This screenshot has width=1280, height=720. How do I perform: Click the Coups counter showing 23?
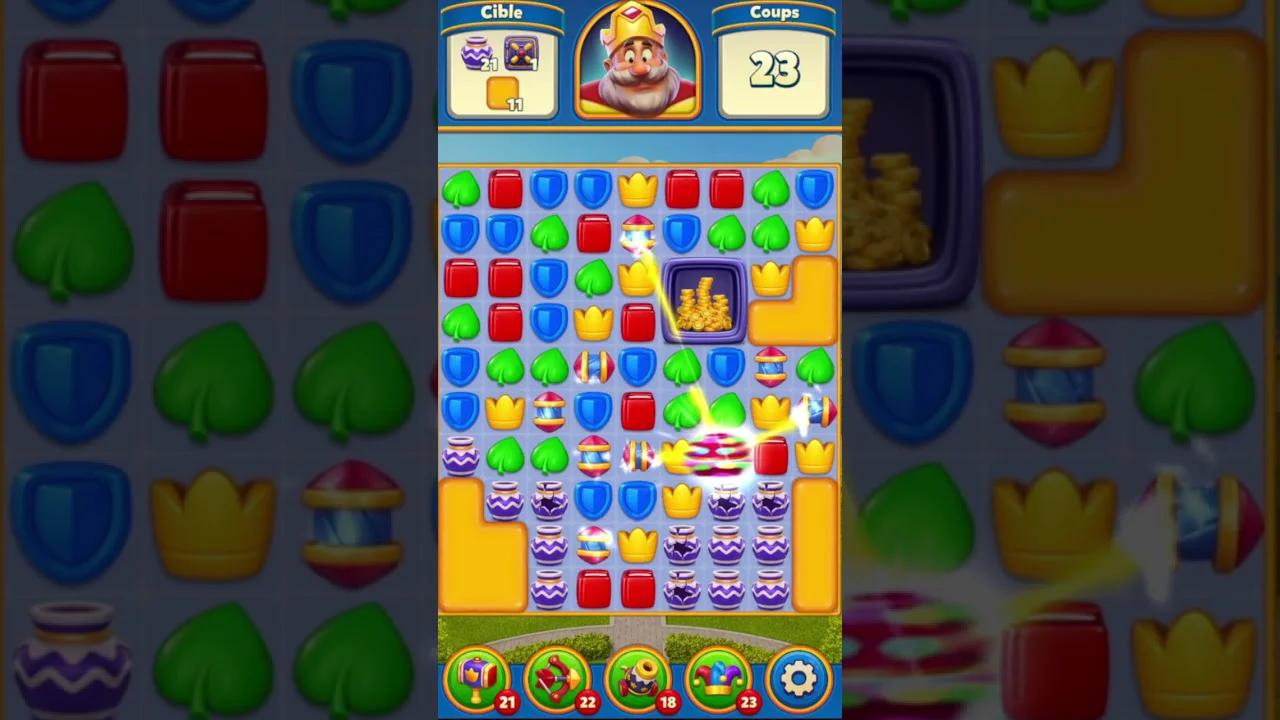point(773,70)
